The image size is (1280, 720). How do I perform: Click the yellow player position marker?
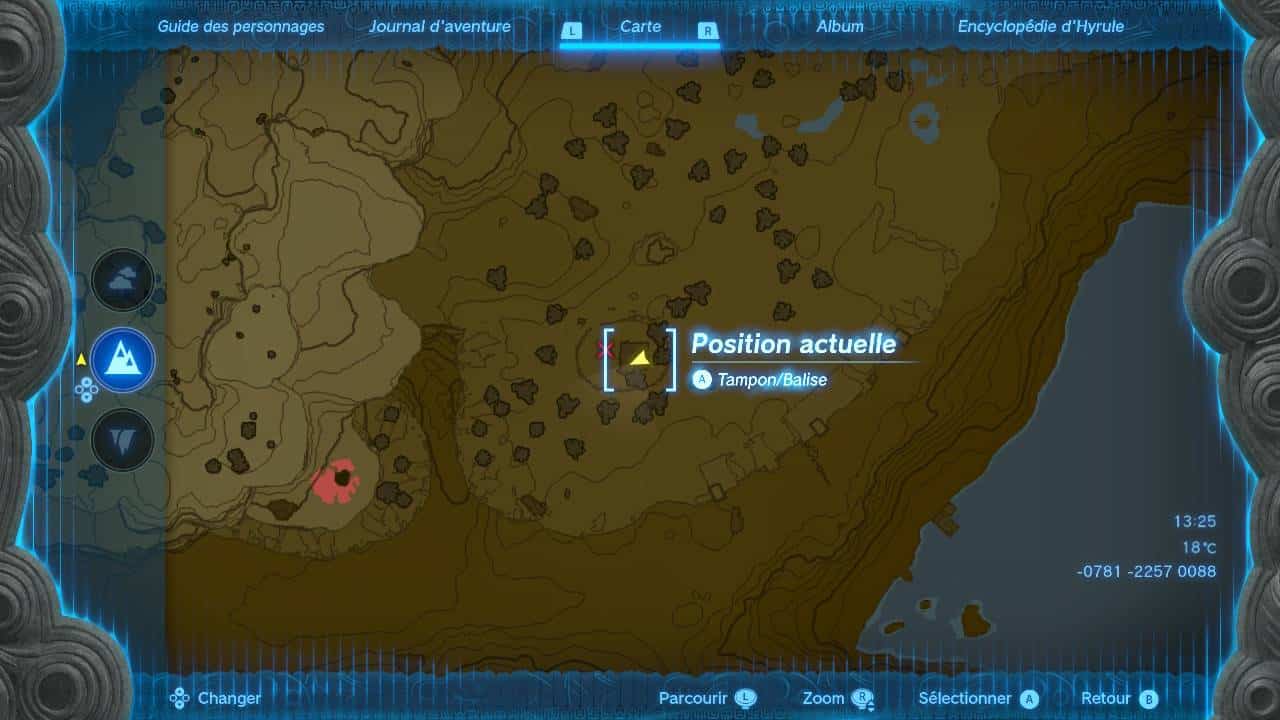pos(638,358)
